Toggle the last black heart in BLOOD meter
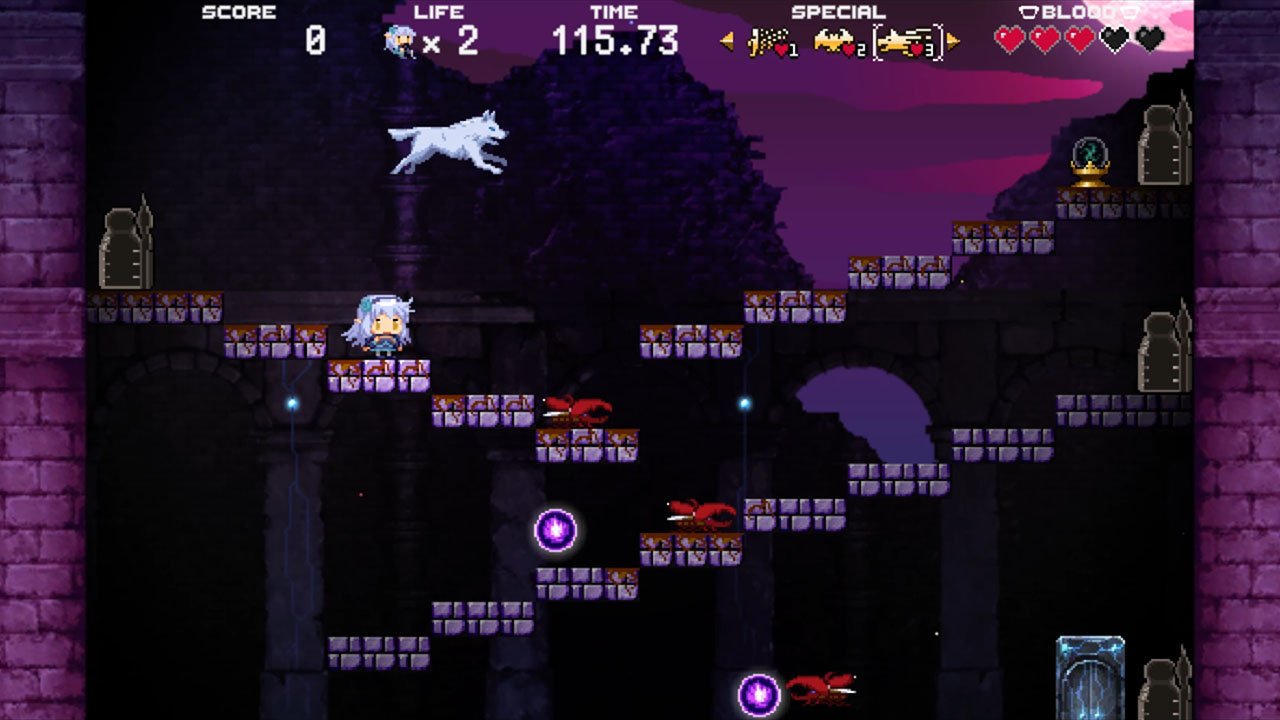Image resolution: width=1280 pixels, height=720 pixels. tap(1149, 40)
